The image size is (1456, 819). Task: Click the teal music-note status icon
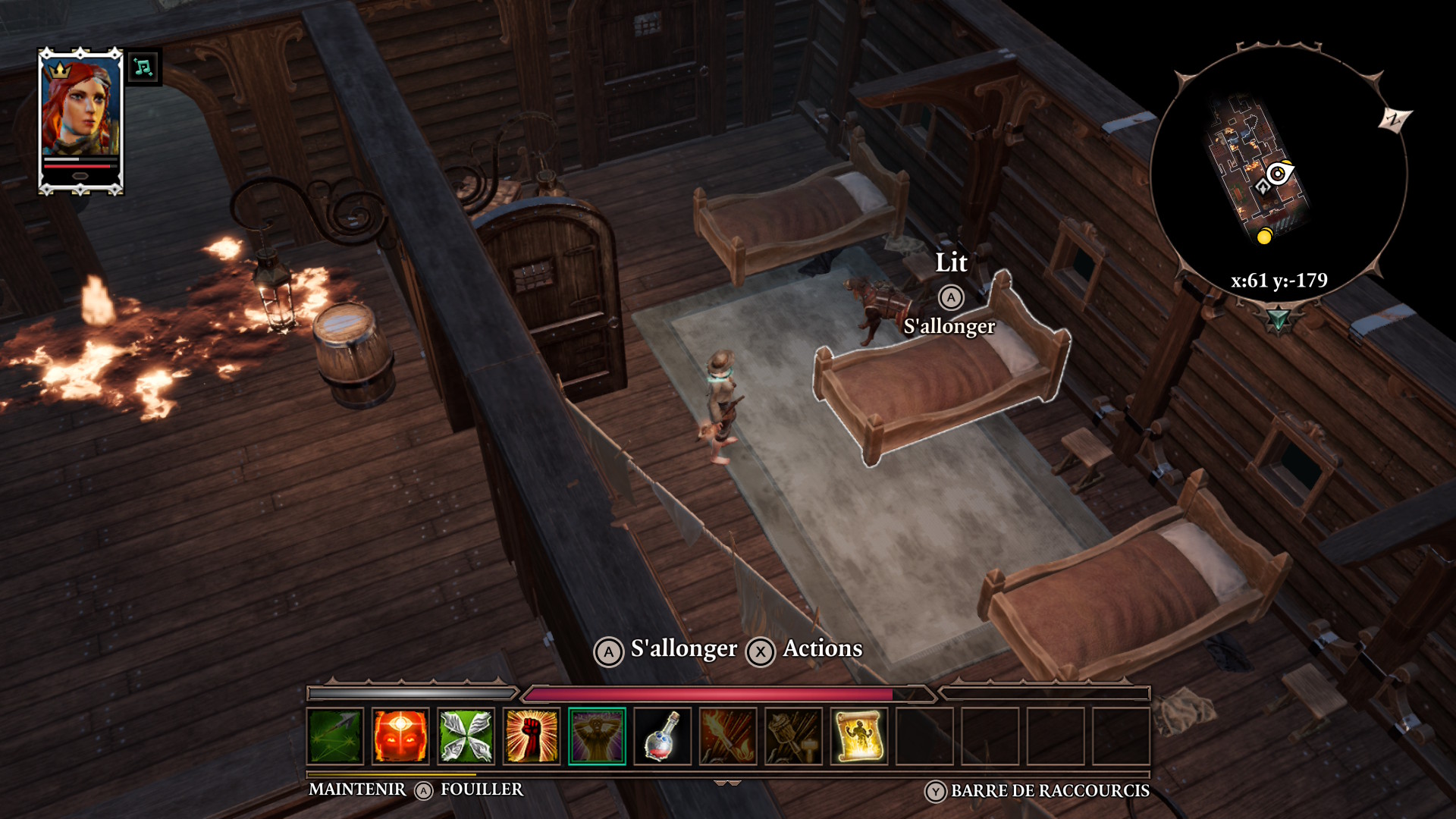(x=143, y=68)
